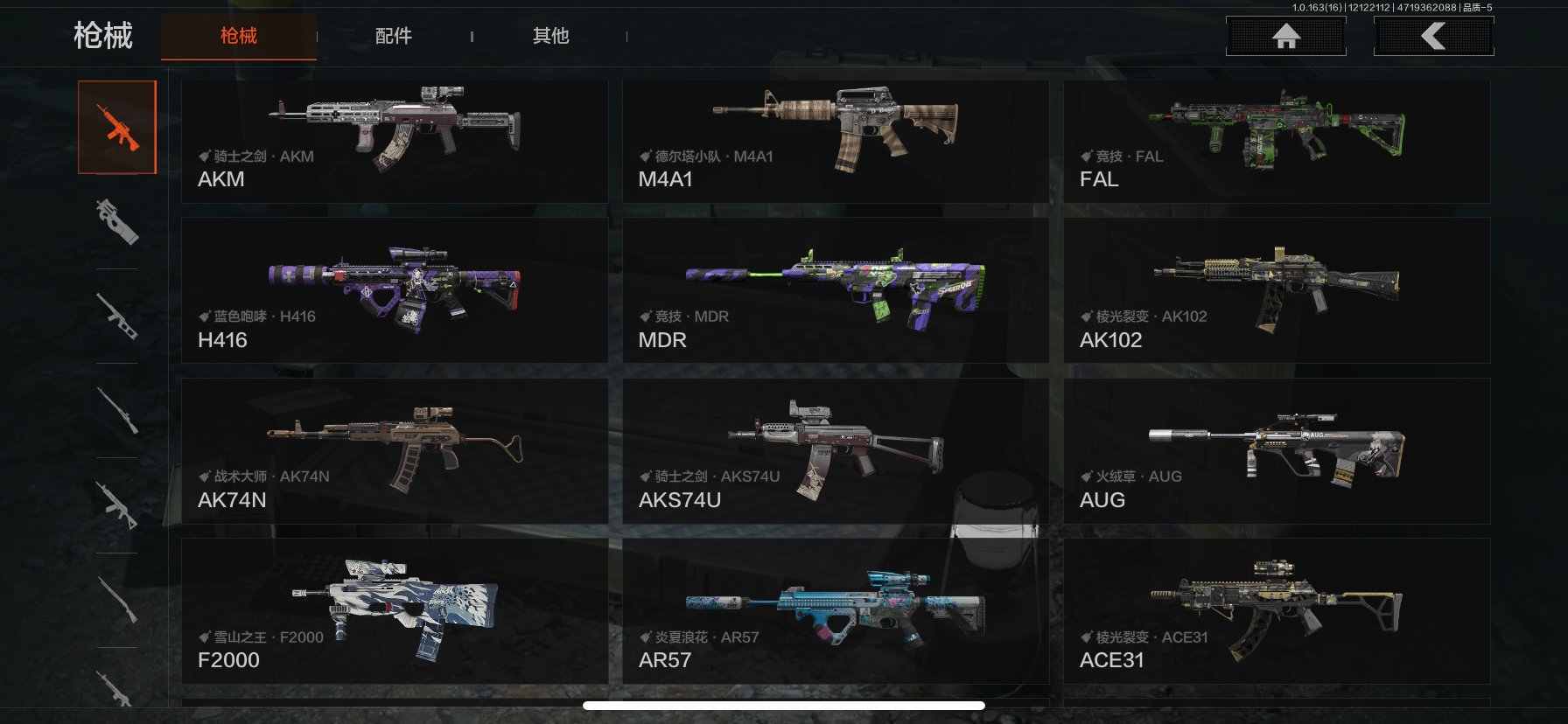Pick the FAL rifle card
The height and width of the screenshot is (724, 1568).
click(x=1276, y=142)
